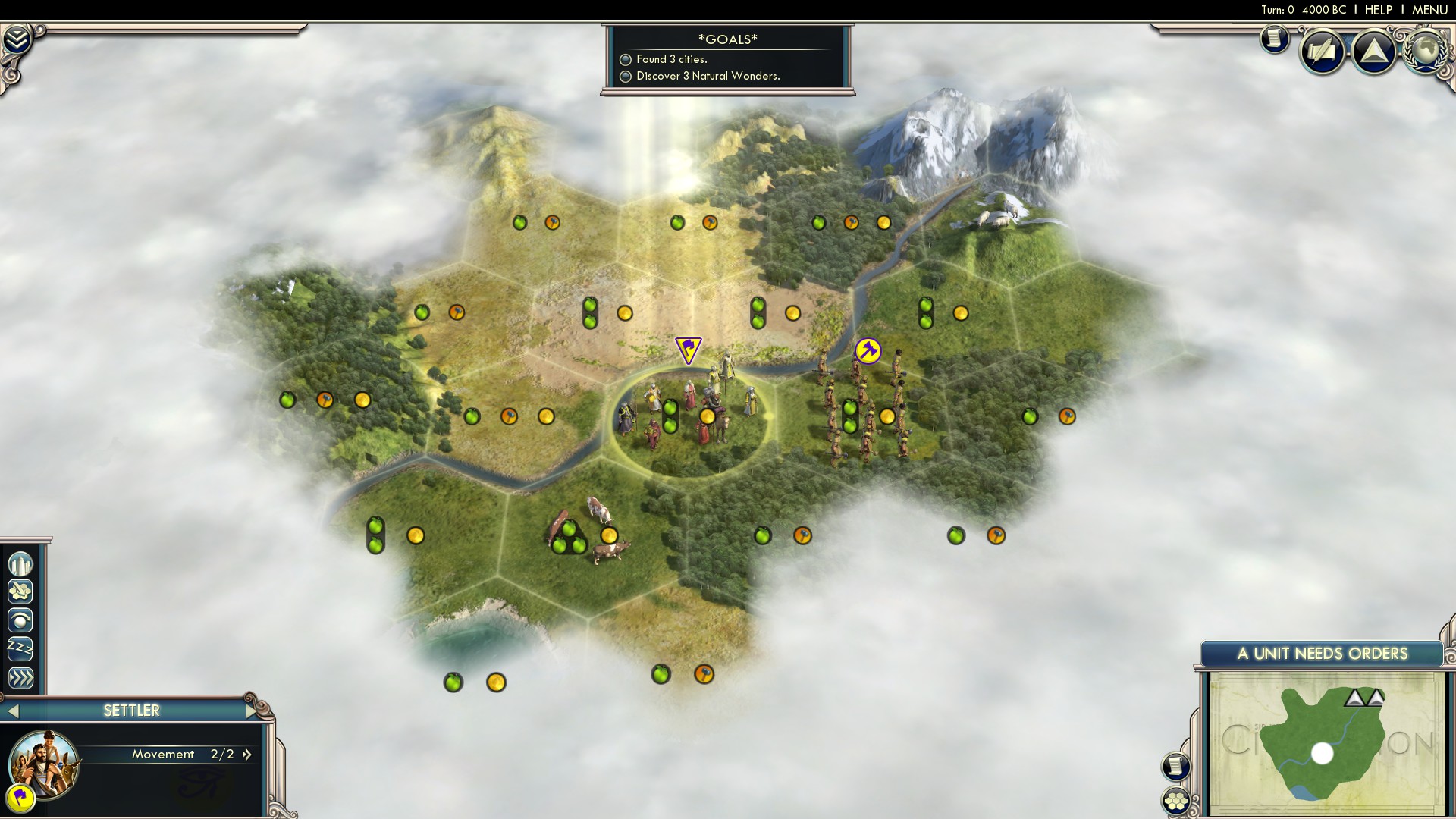The width and height of the screenshot is (1456, 819).
Task: Toggle the hex grid overlay below the minimap
Action: point(1175,799)
